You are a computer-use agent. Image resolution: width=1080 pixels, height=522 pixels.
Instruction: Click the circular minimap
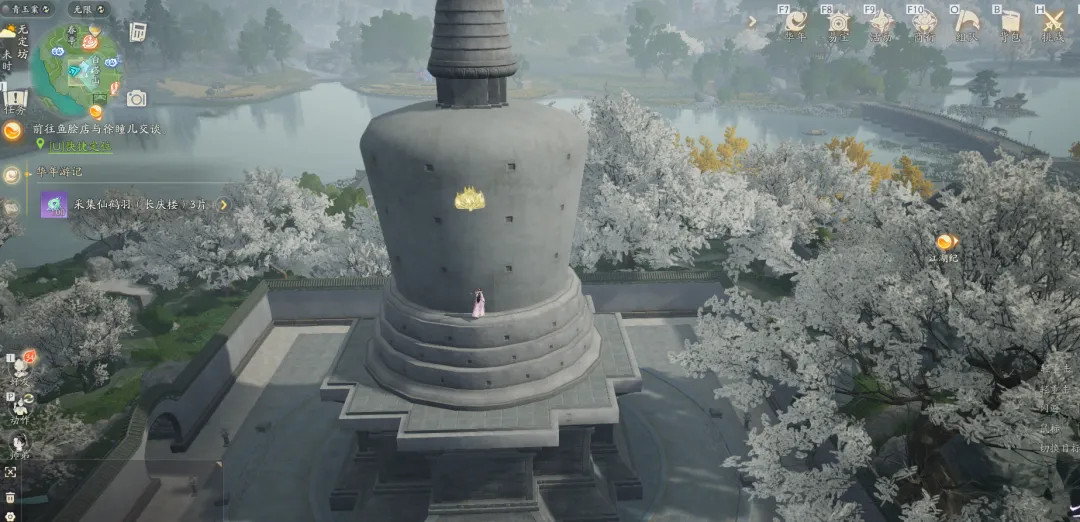coord(76,68)
